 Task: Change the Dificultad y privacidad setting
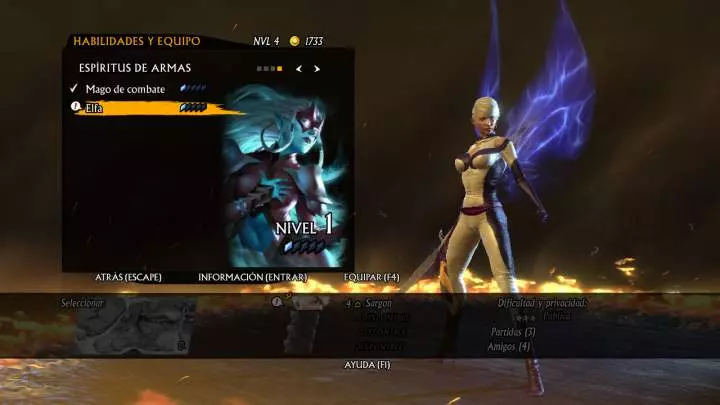[541, 303]
